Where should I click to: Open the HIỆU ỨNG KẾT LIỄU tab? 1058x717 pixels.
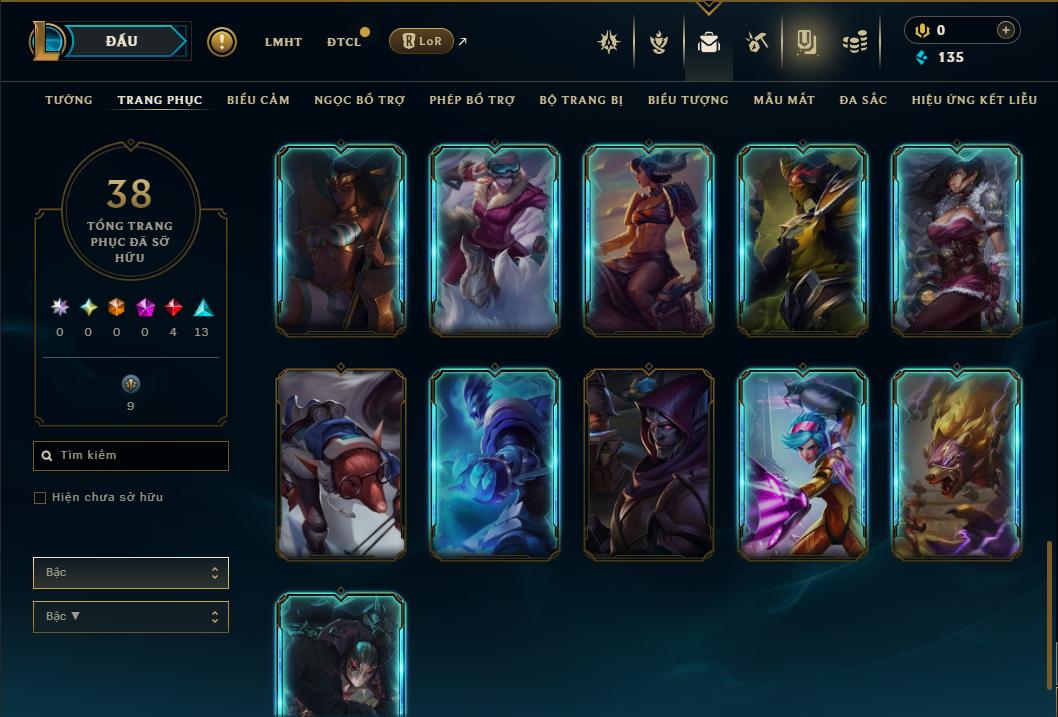coord(974,100)
